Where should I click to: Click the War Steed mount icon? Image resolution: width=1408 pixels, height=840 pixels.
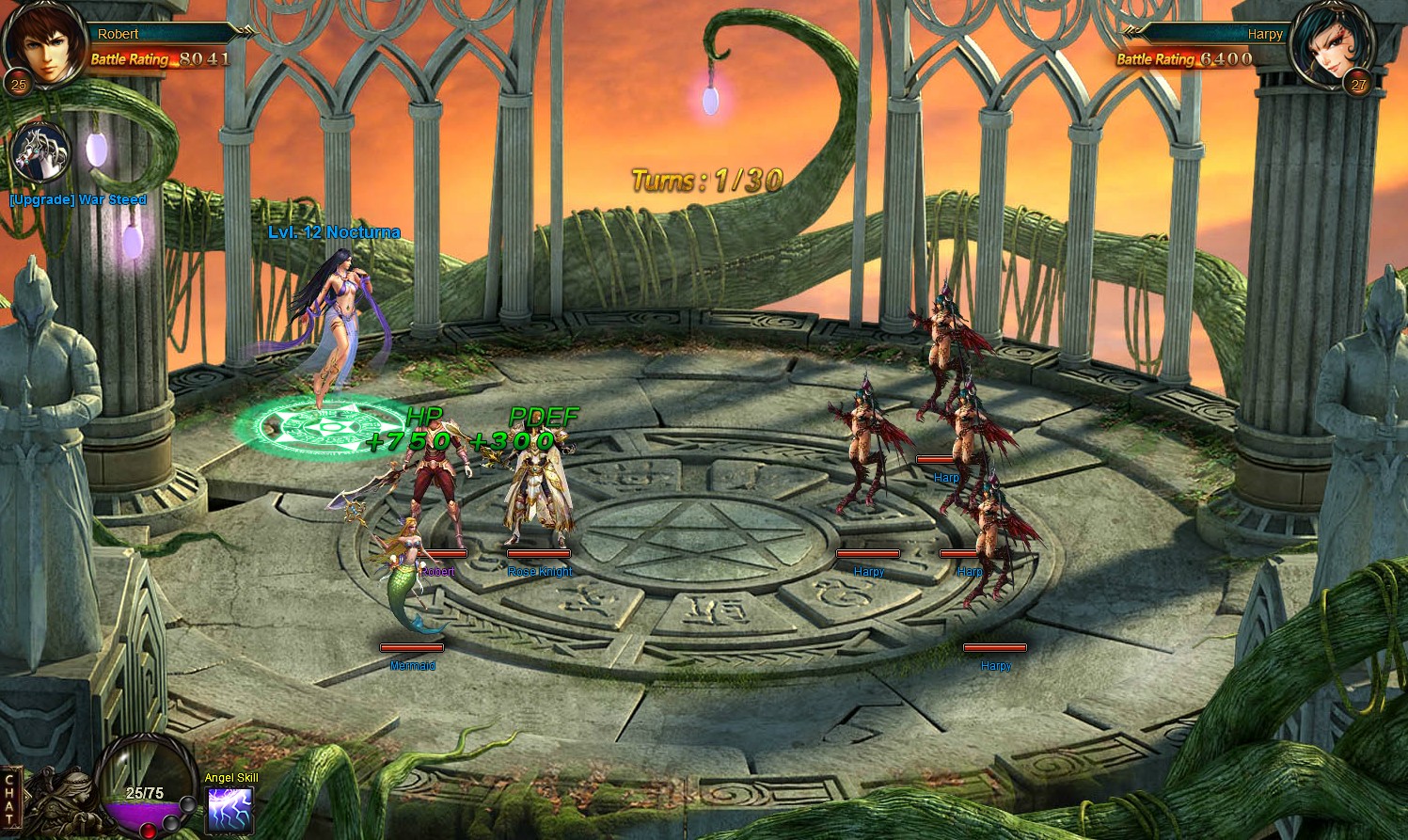point(40,152)
